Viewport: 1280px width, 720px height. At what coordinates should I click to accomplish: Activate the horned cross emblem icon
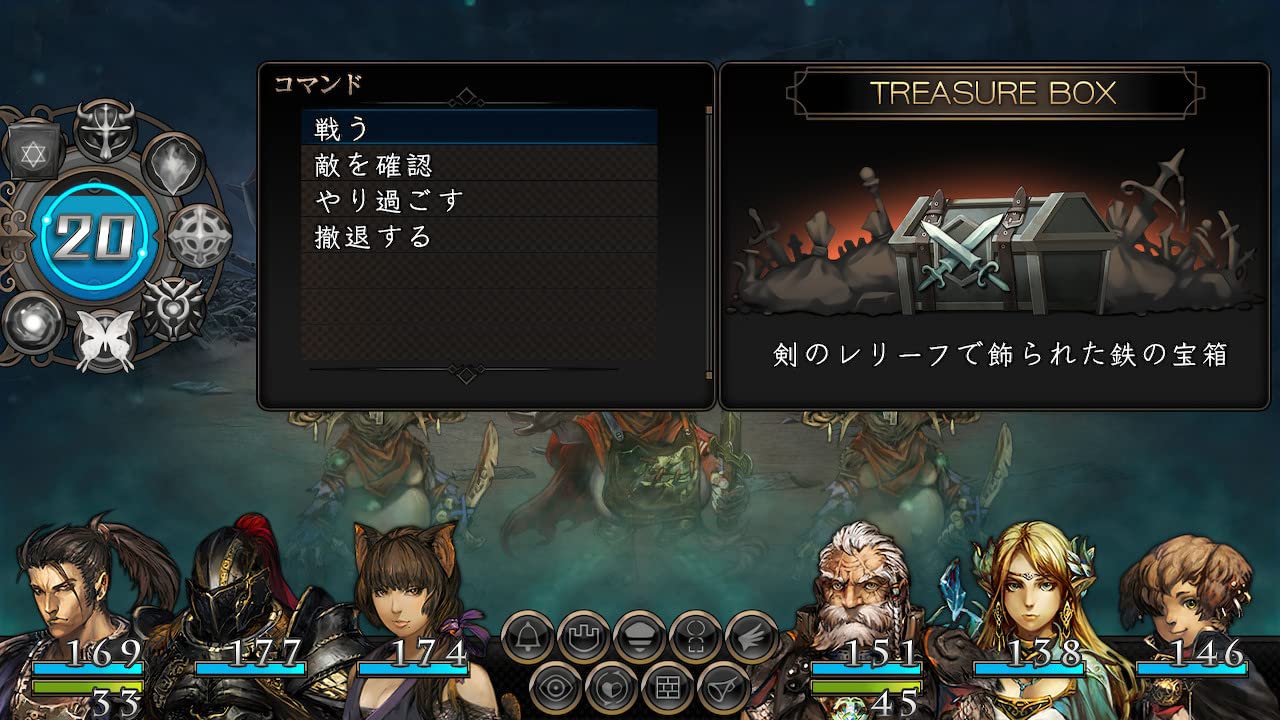(x=106, y=130)
